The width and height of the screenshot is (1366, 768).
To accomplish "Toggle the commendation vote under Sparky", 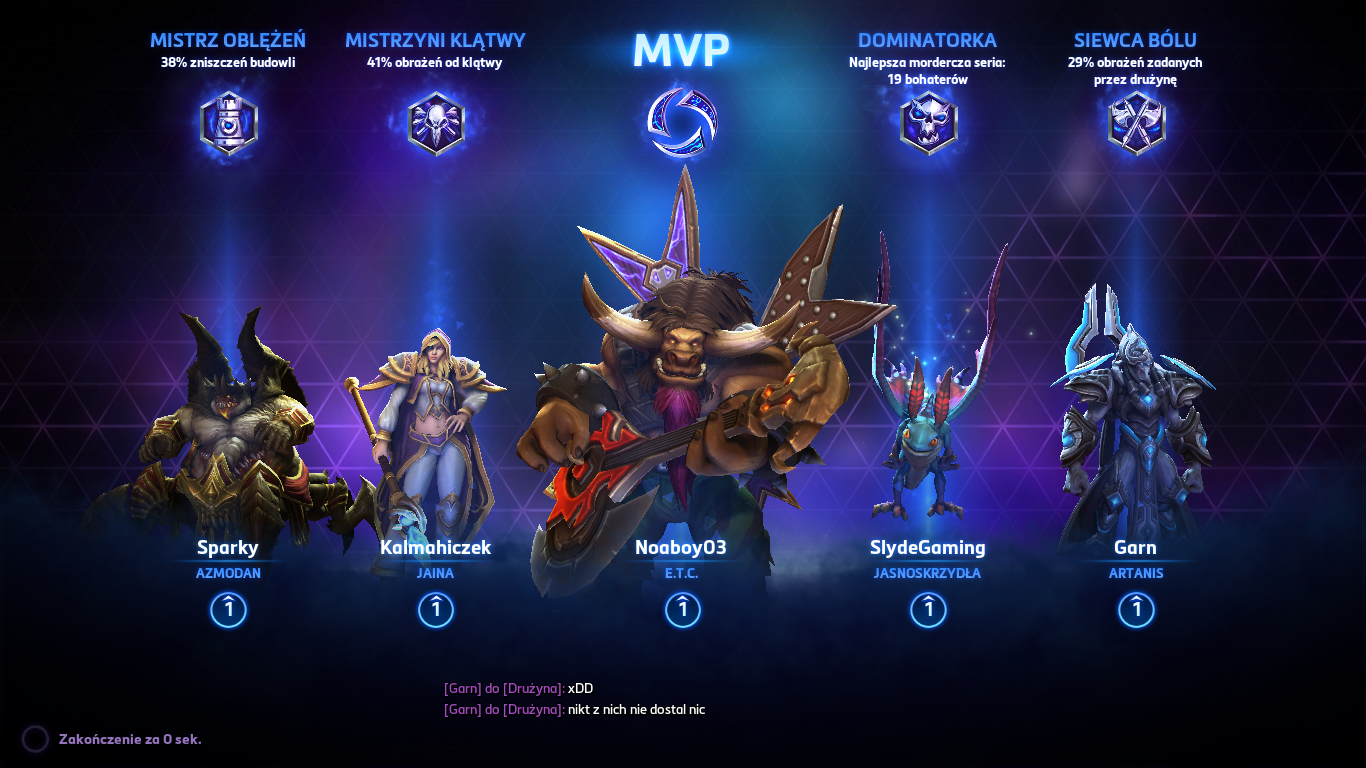I will pyautogui.click(x=228, y=609).
